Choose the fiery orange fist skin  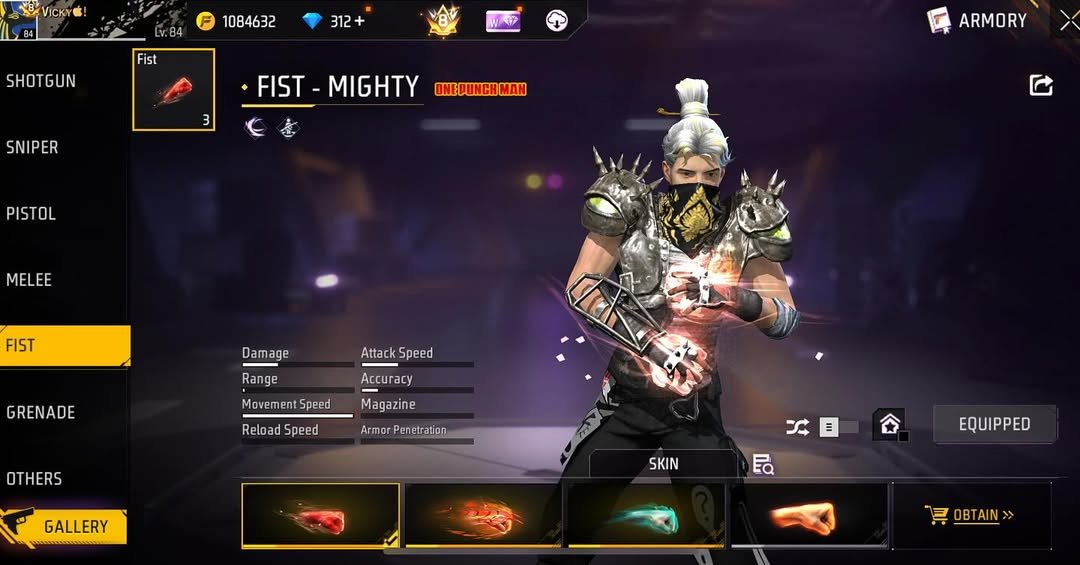[x=483, y=516]
